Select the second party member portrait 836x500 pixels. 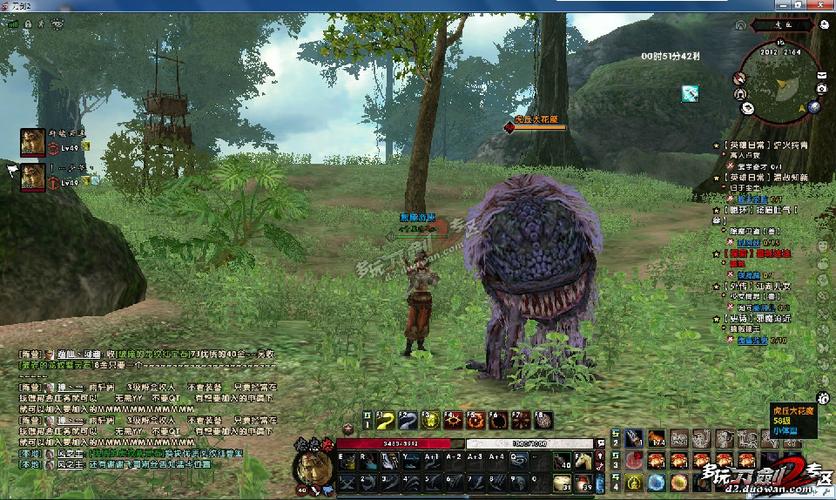32,177
